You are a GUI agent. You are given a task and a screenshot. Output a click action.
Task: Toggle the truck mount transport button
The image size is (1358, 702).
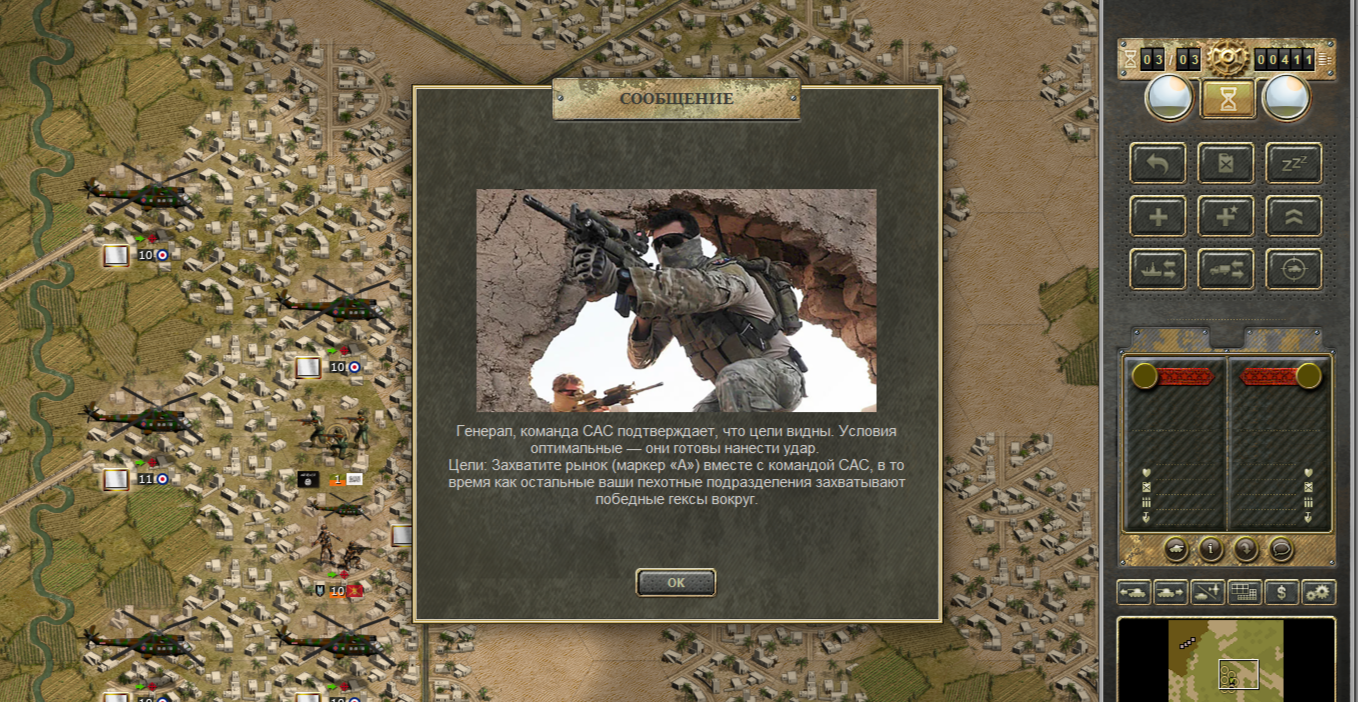[x=1226, y=269]
